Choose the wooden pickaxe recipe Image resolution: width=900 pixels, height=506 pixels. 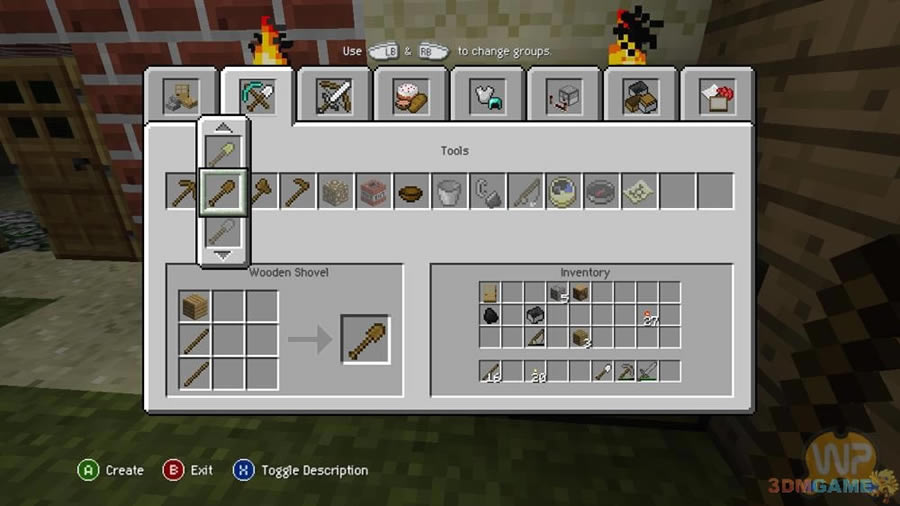[183, 192]
